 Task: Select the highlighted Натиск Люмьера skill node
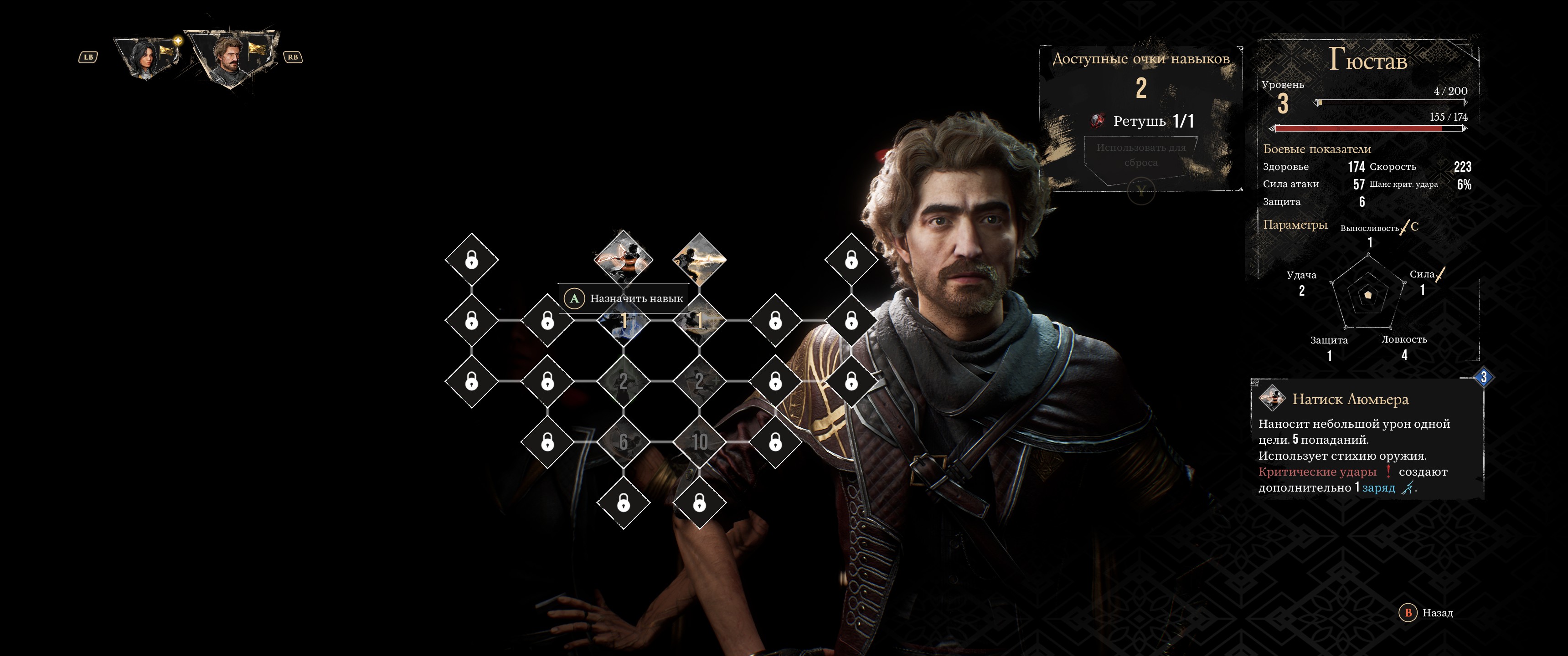623,258
